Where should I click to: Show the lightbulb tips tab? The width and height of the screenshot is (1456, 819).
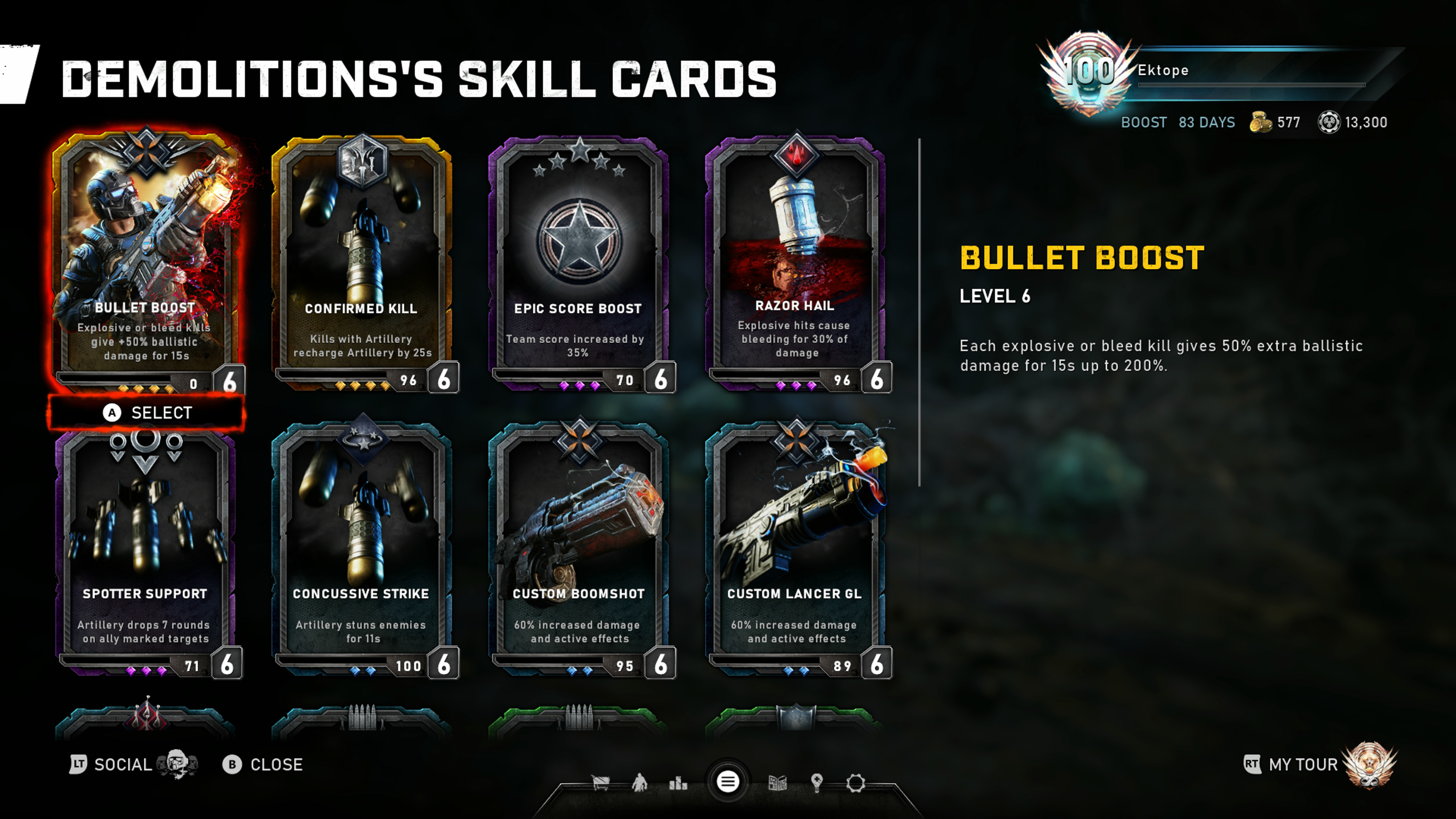coord(816,783)
